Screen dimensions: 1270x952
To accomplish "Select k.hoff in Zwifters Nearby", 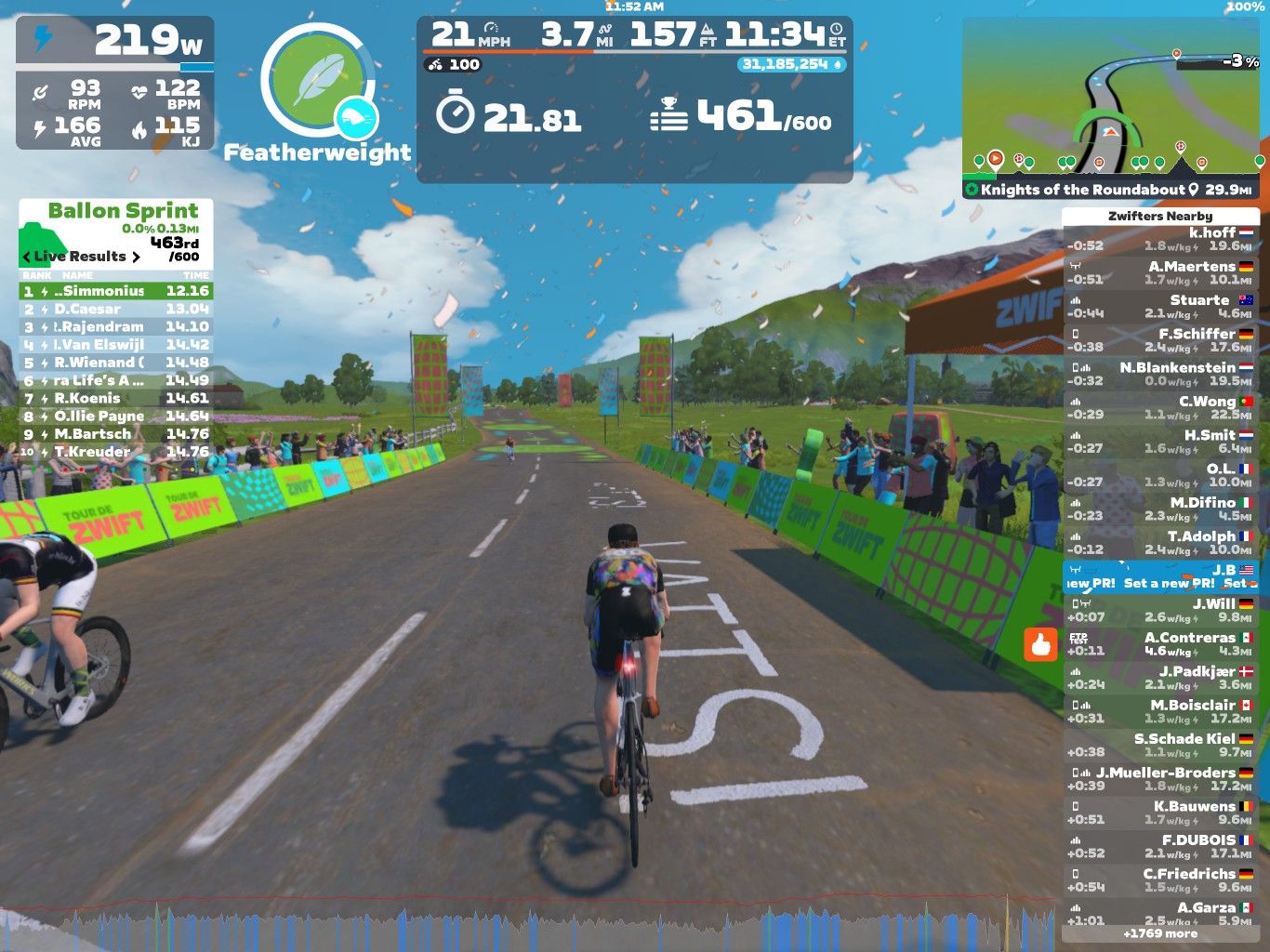I will coord(1159,239).
